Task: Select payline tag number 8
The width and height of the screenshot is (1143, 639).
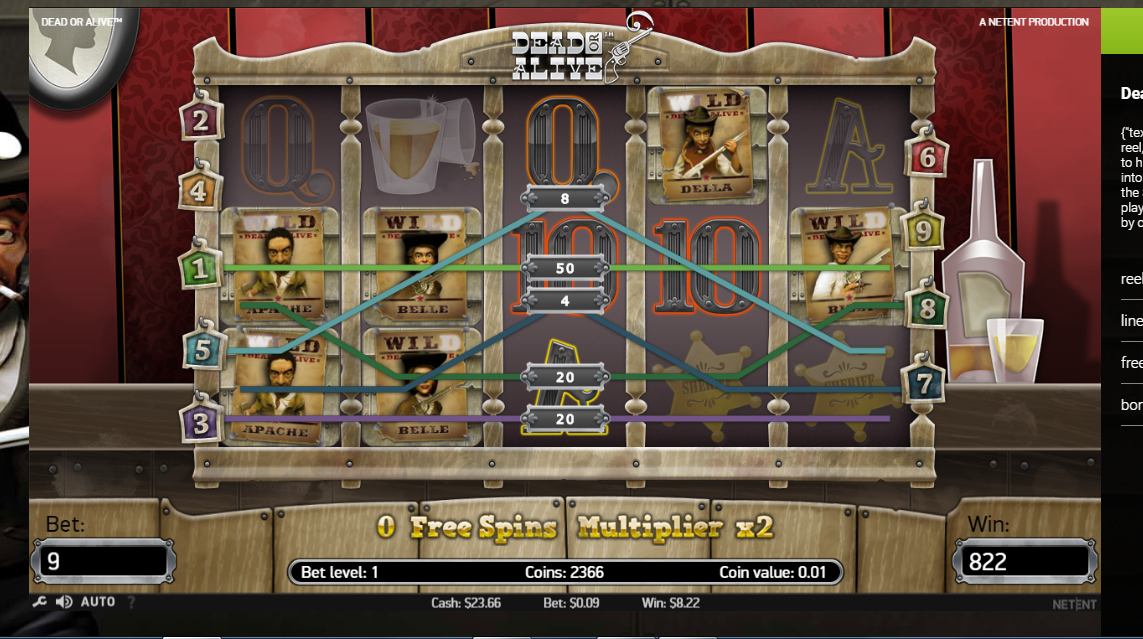Action: coord(926,309)
